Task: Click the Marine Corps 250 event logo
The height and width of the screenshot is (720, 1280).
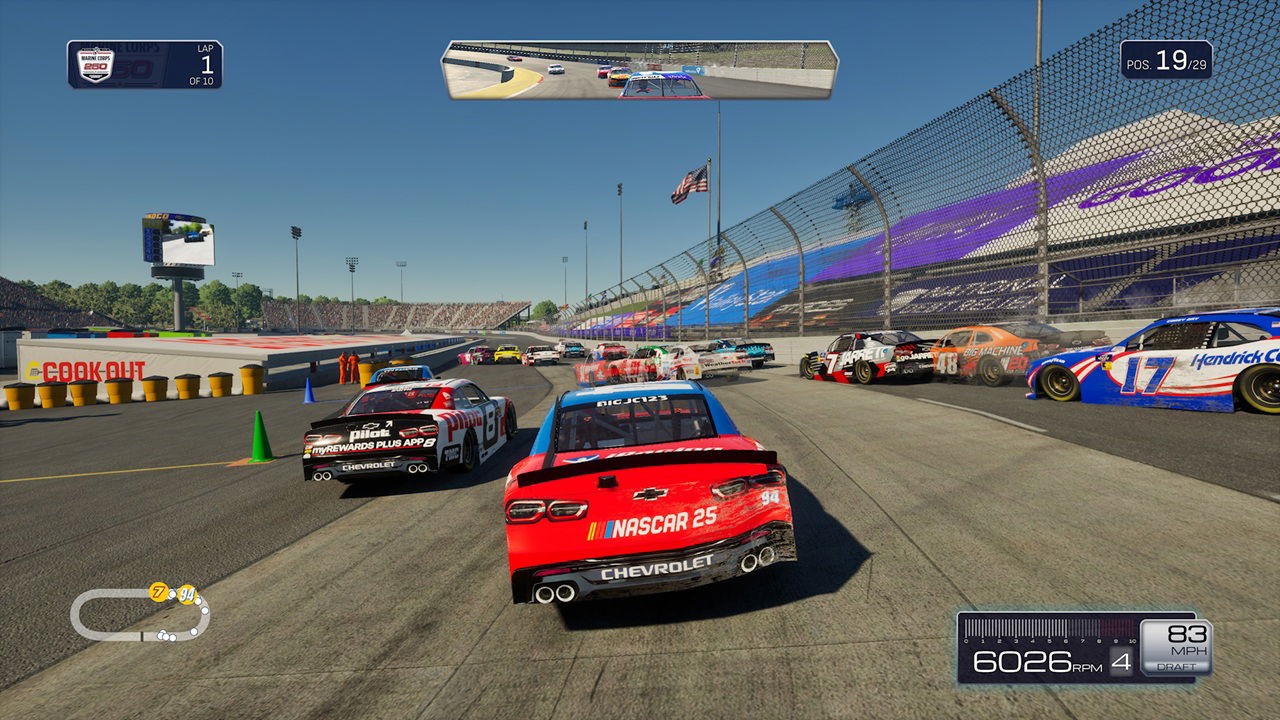Action: pyautogui.click(x=96, y=65)
